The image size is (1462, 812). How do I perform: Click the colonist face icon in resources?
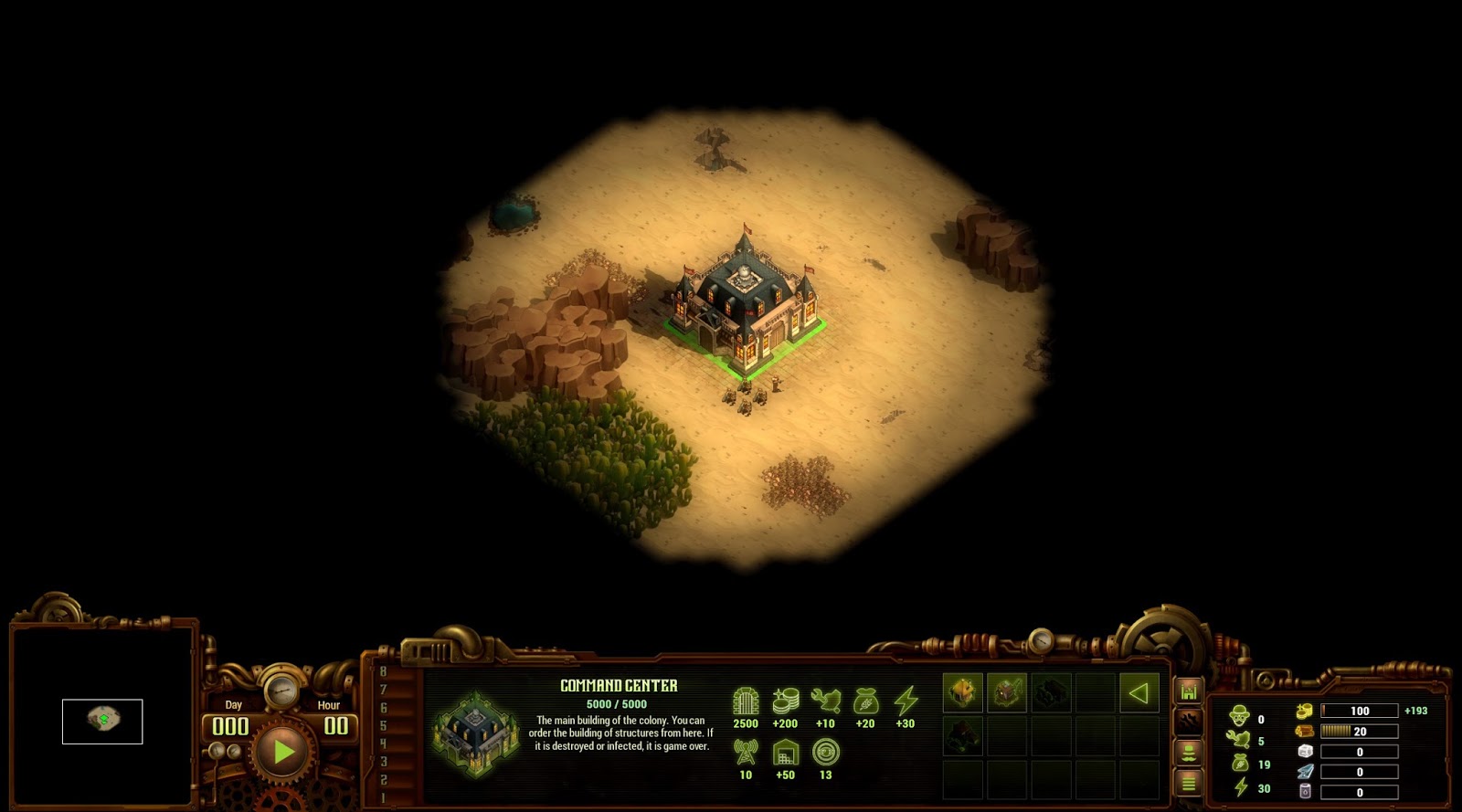tap(1239, 716)
